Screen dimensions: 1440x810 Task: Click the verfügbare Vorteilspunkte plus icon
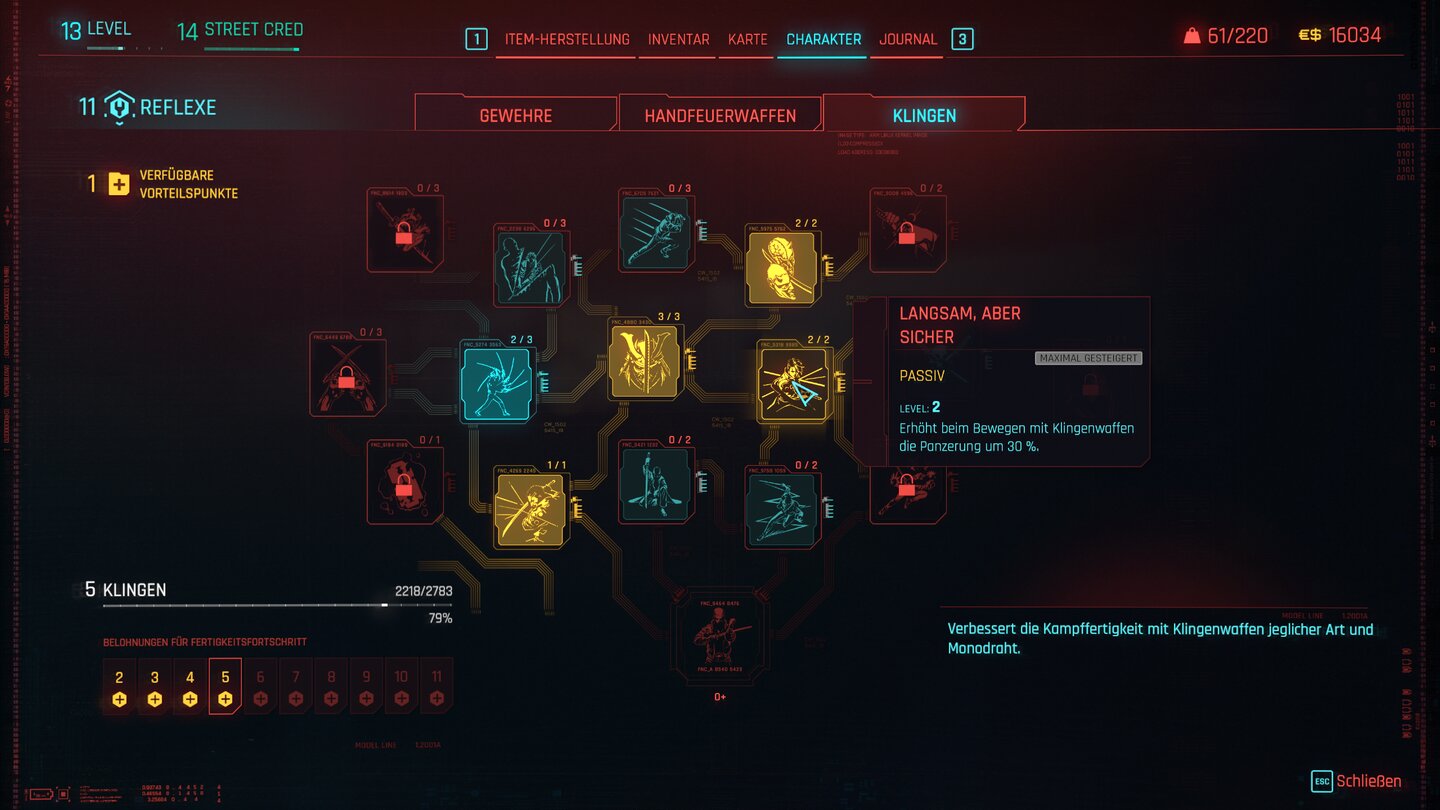[118, 183]
